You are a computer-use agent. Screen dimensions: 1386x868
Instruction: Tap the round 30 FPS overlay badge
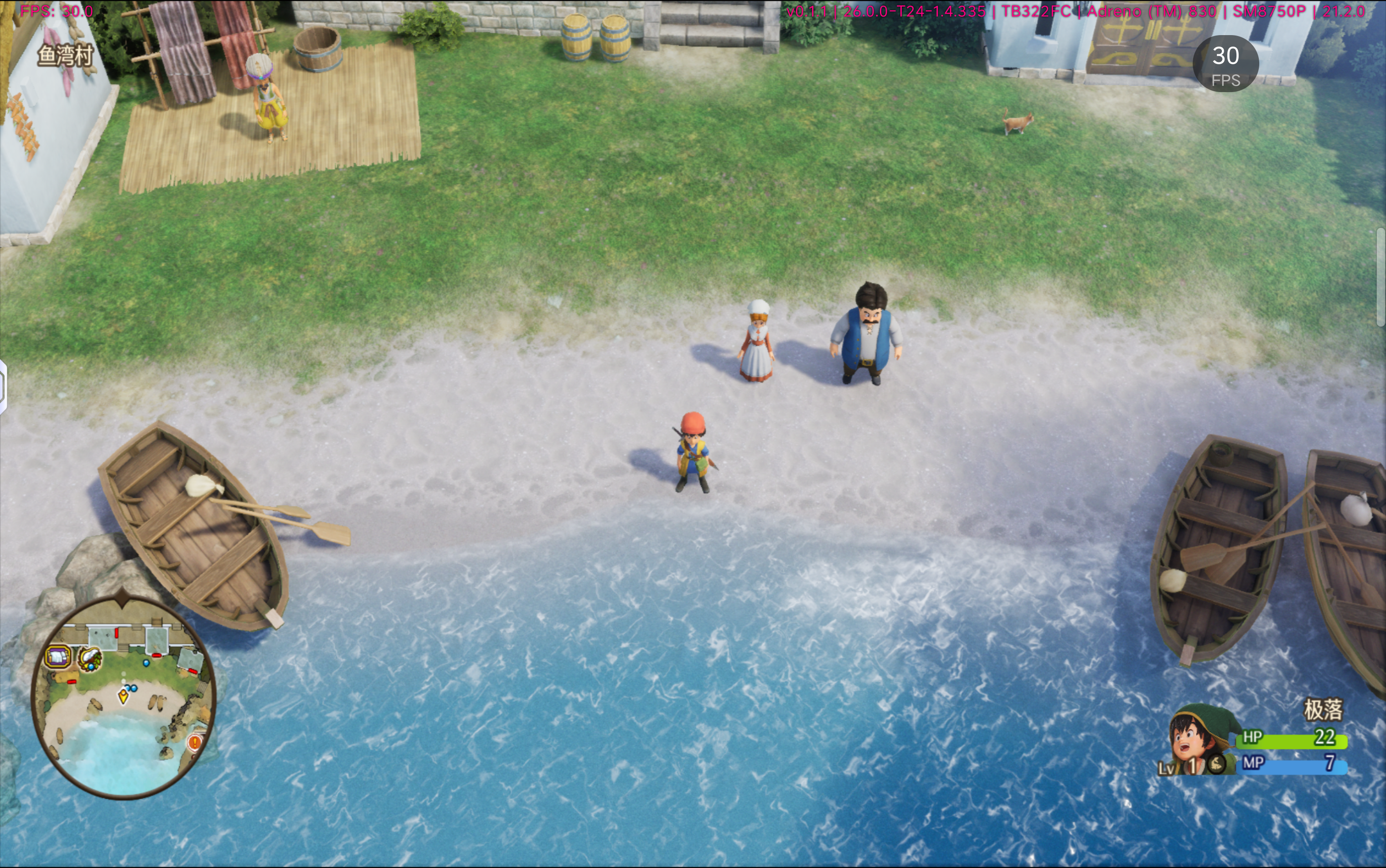pyautogui.click(x=1225, y=64)
